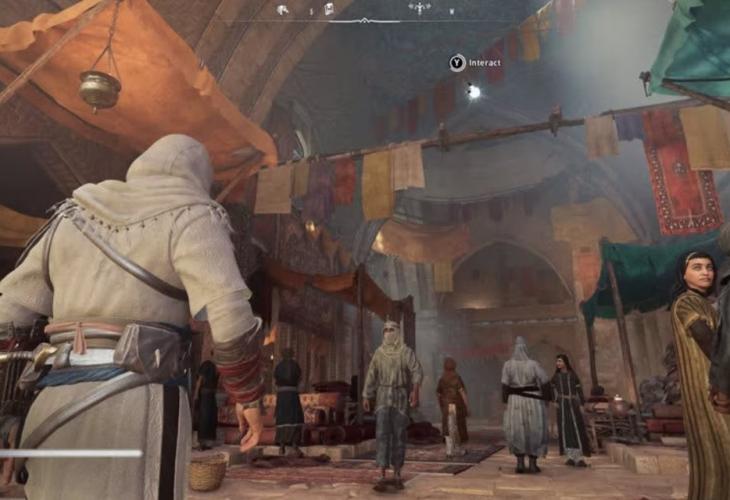The height and width of the screenshot is (500, 730).
Task: Select the winged figure marker on the compass
Action: coord(418,9)
